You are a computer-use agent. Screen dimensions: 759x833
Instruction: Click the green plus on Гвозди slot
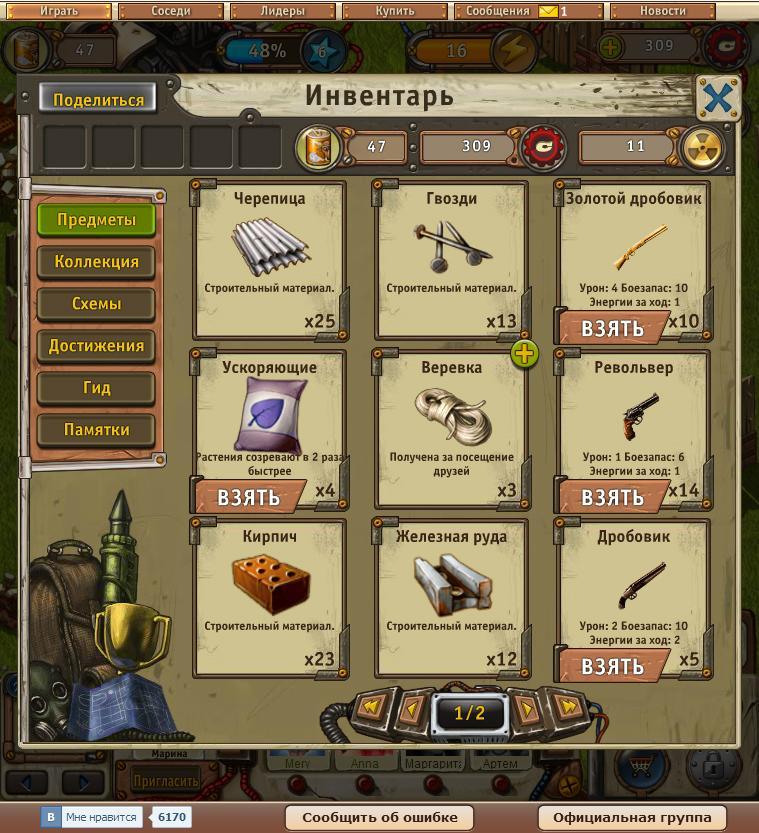[525, 353]
